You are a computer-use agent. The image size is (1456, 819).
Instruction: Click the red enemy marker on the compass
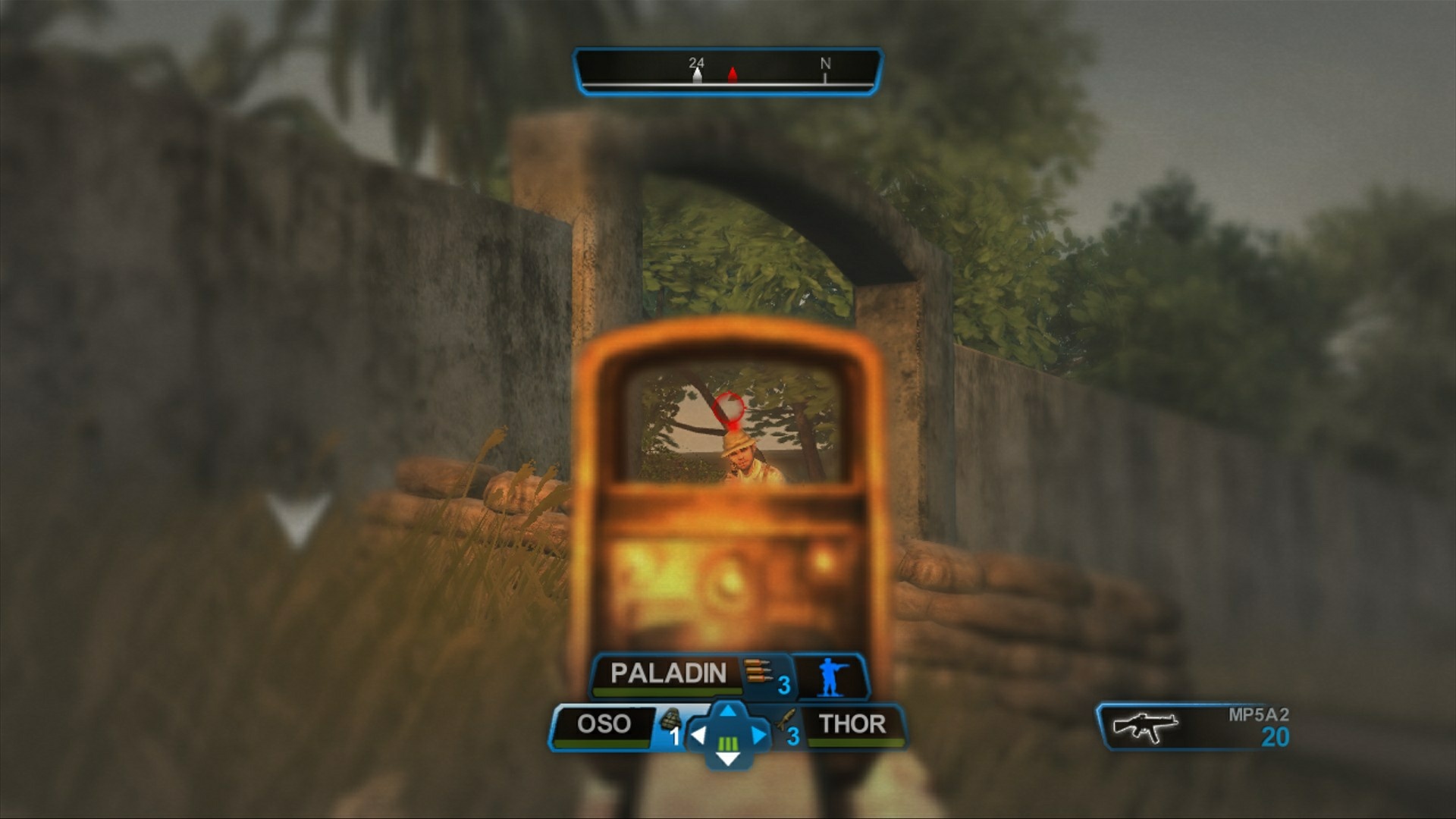point(733,73)
